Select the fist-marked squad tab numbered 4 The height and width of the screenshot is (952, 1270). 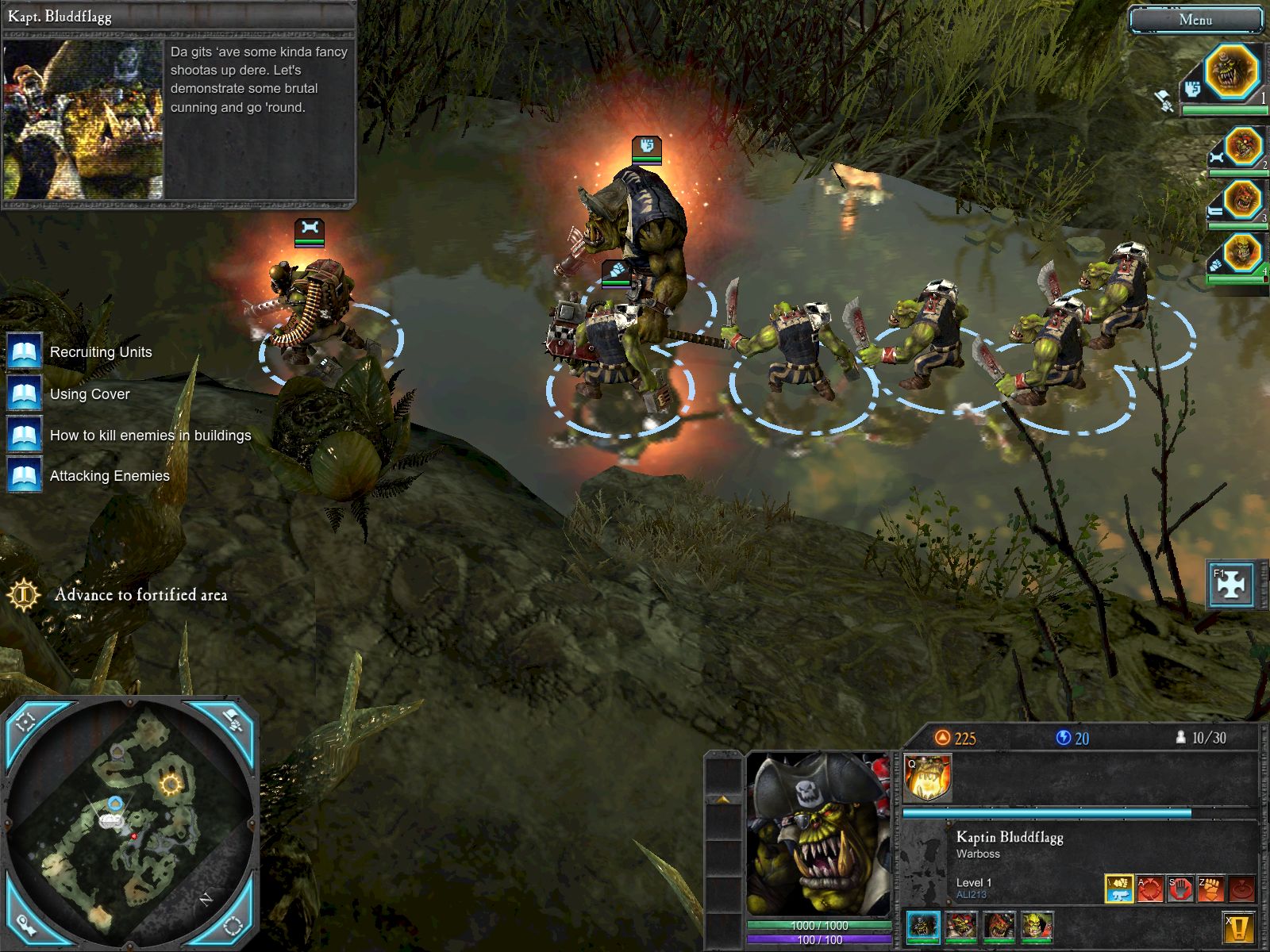pos(1242,254)
